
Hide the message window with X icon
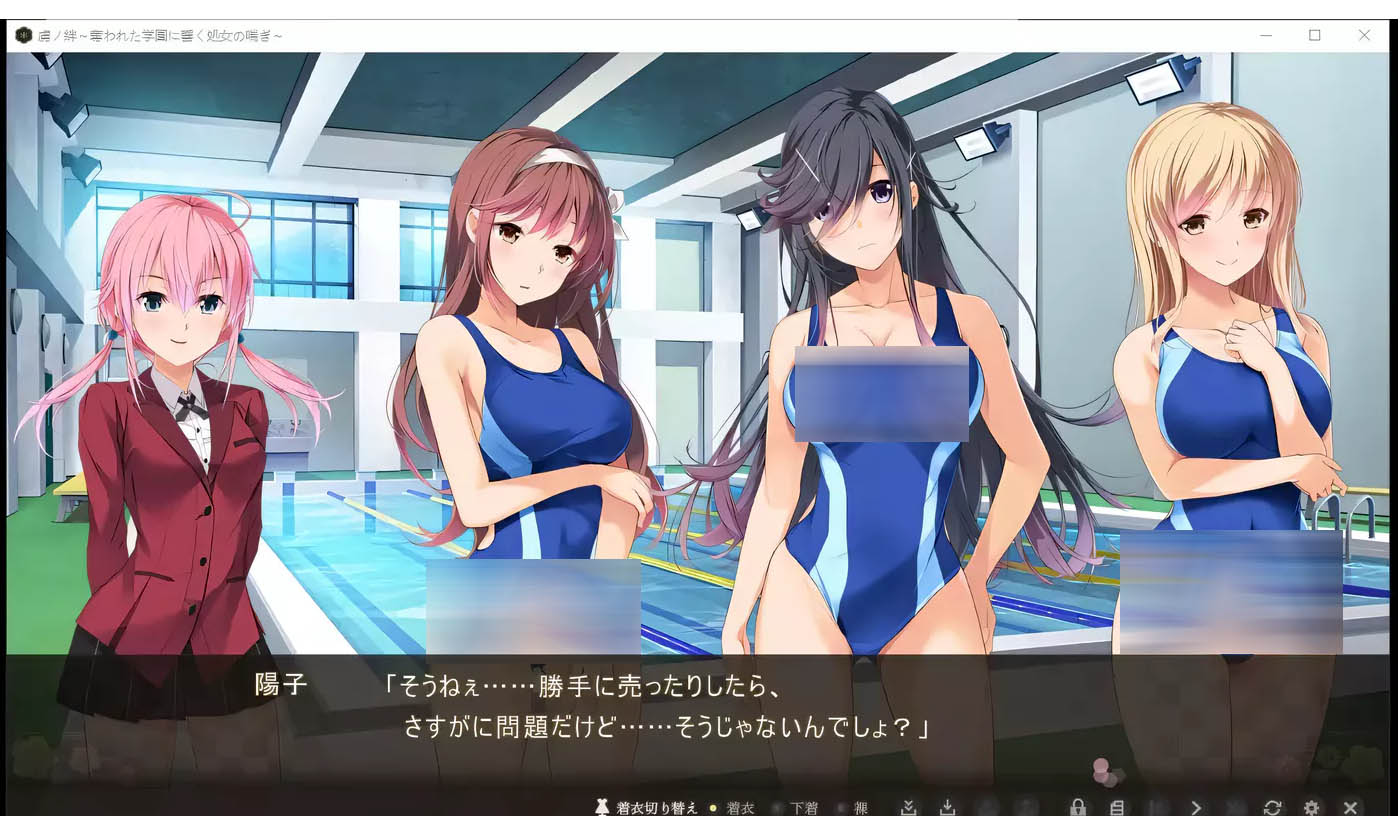[x=1350, y=807]
